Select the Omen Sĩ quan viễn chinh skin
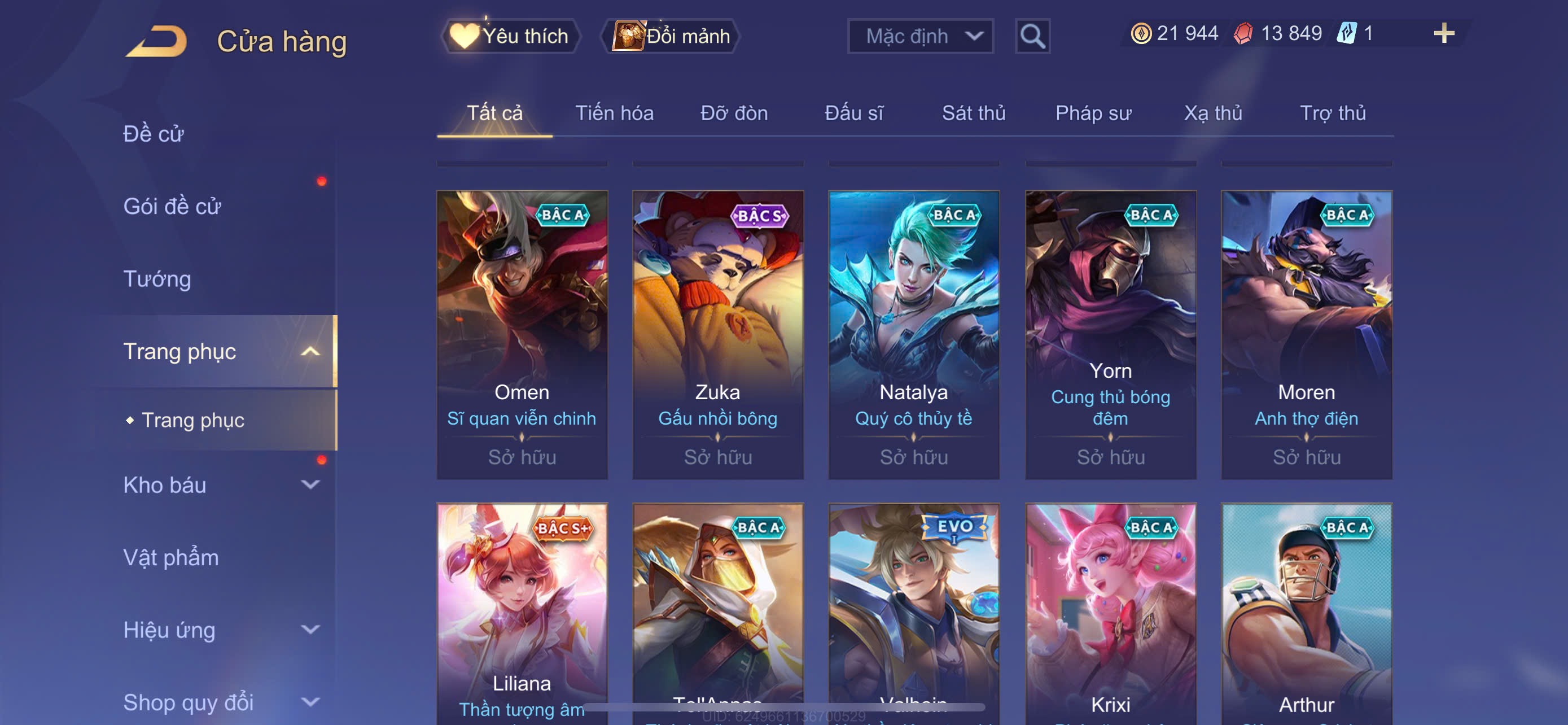 point(522,334)
